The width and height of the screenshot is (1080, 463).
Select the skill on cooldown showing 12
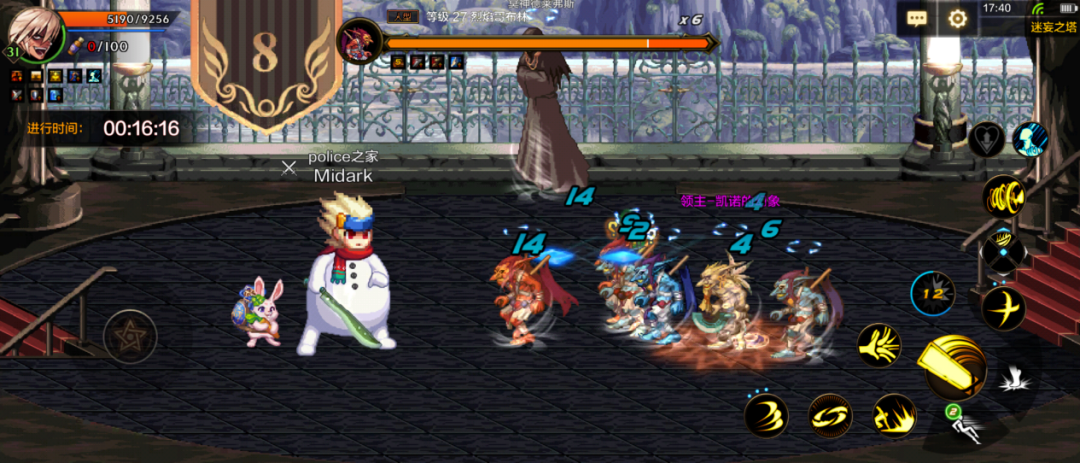(x=932, y=294)
